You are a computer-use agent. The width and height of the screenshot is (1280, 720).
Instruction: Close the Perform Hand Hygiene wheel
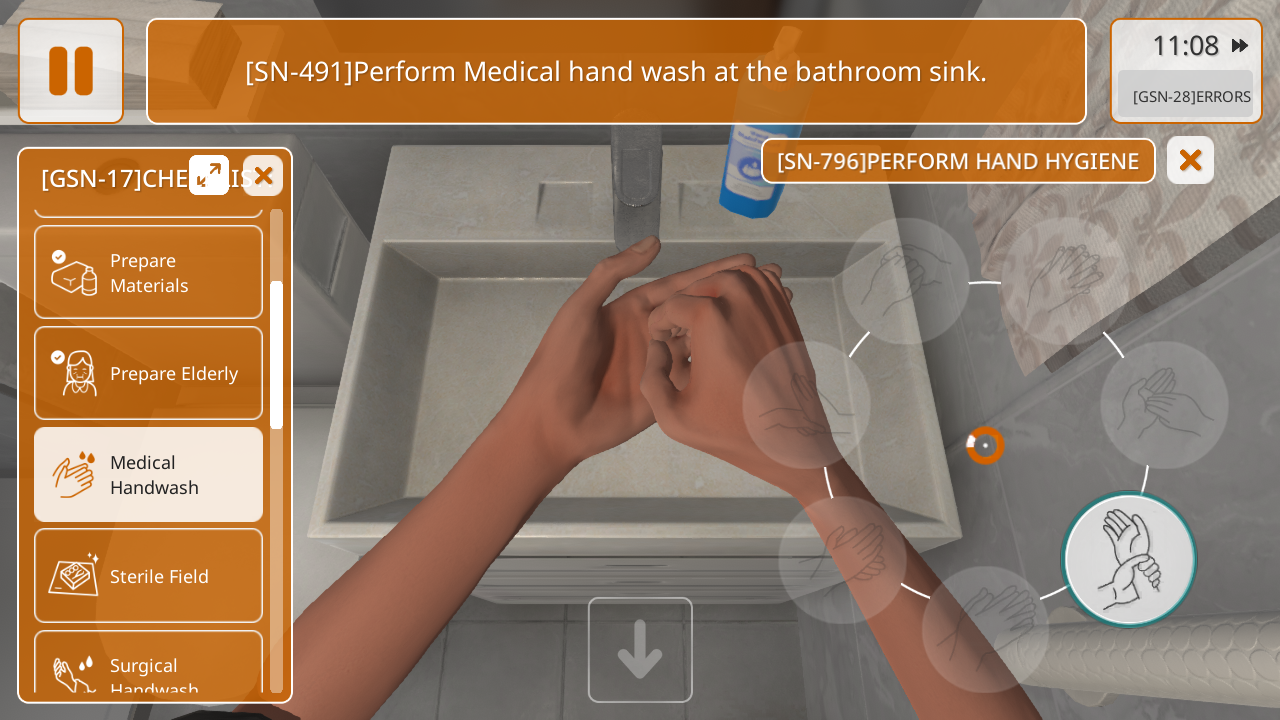pos(1190,160)
